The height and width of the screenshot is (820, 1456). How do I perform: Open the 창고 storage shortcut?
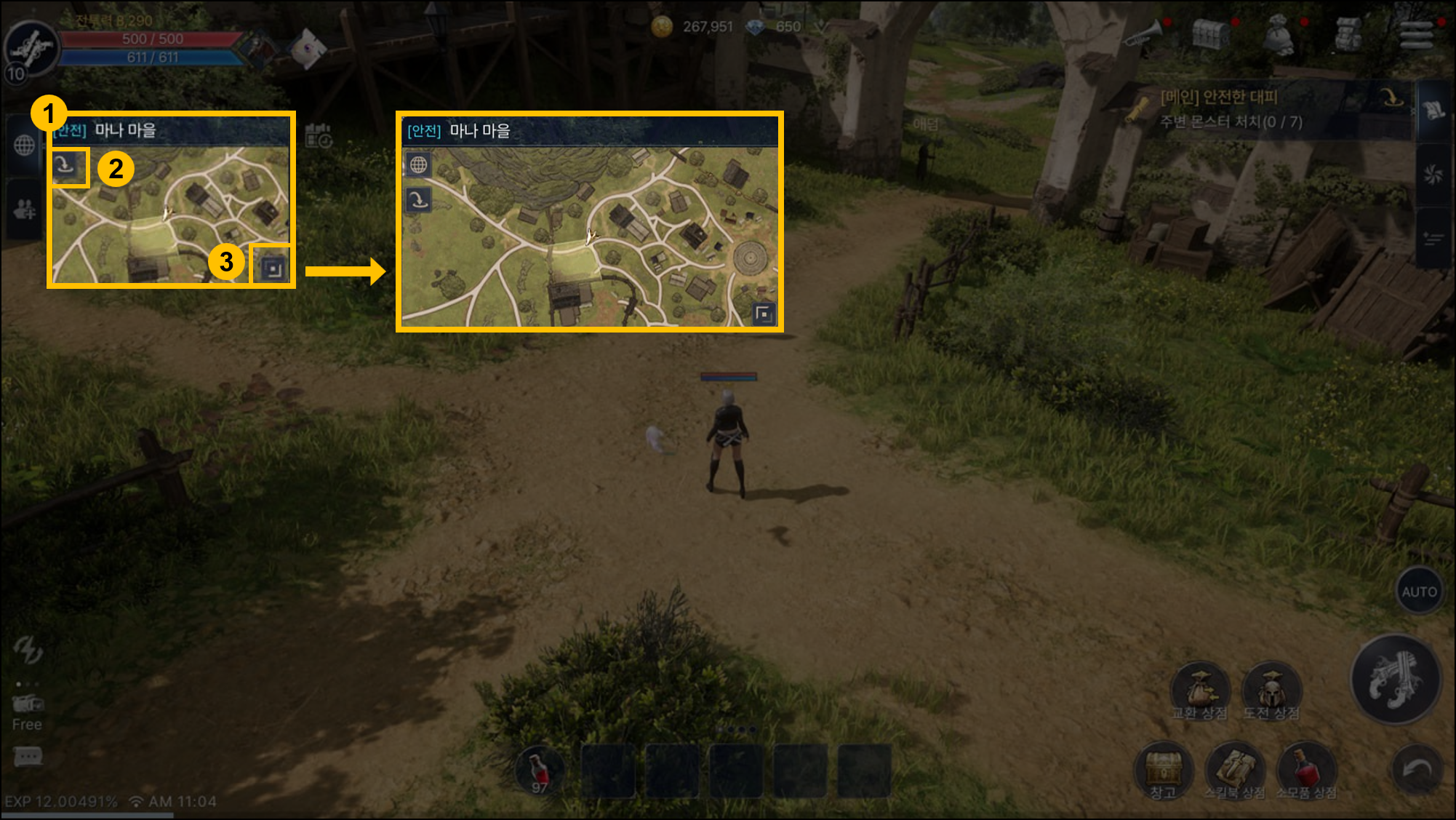pyautogui.click(x=1164, y=770)
